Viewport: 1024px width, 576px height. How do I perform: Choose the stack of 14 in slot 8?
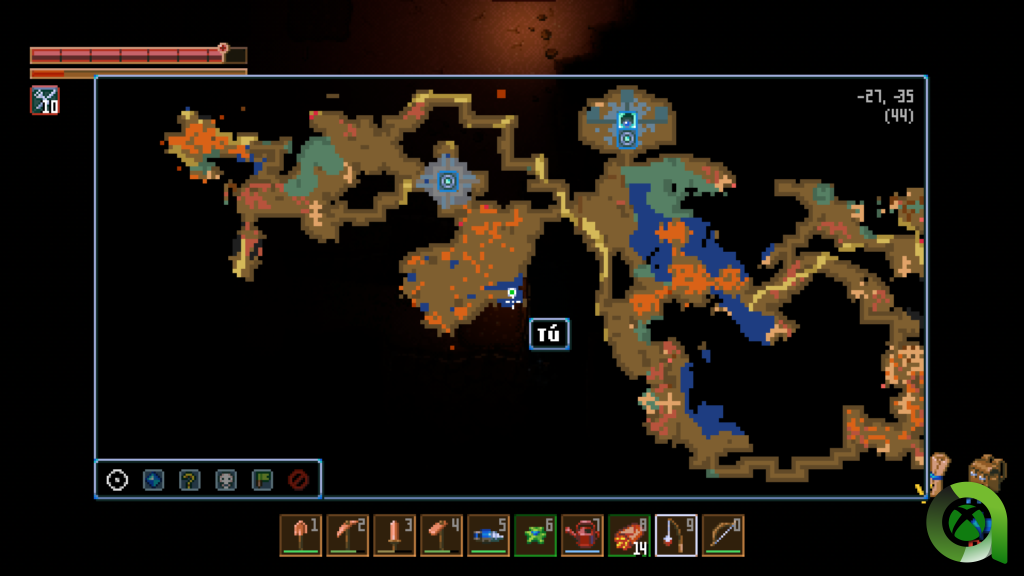[629, 535]
